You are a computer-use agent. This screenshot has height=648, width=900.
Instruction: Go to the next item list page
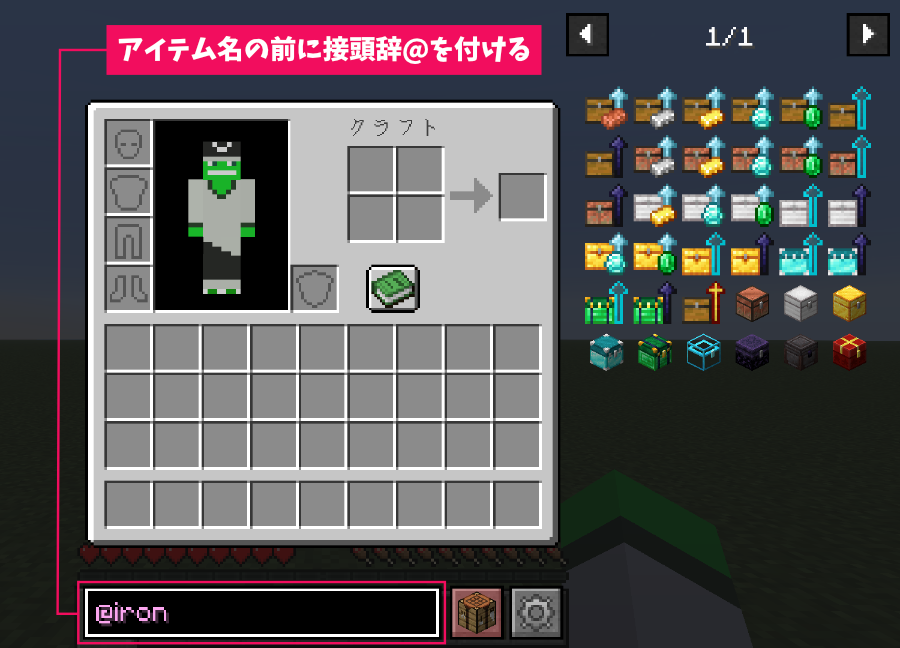click(867, 35)
